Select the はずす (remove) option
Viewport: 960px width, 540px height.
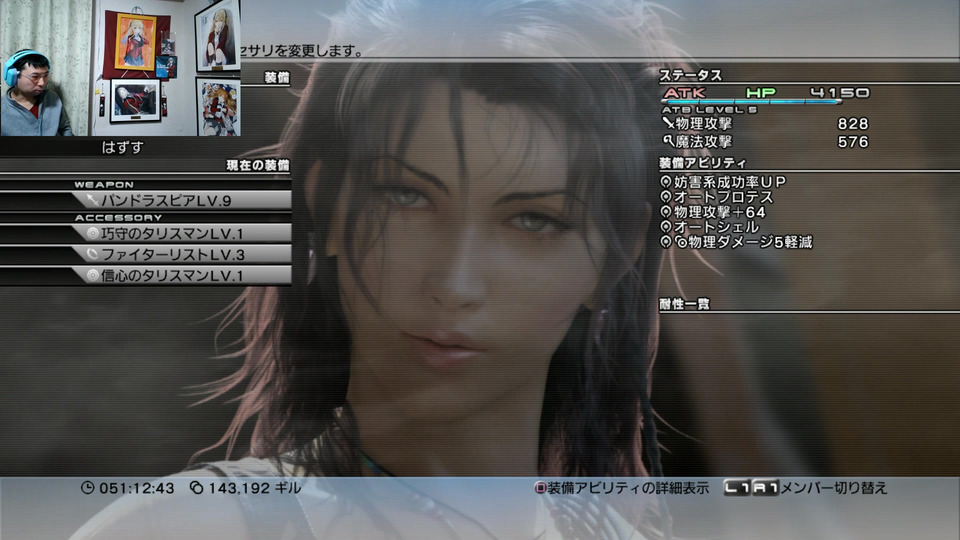tap(124, 147)
